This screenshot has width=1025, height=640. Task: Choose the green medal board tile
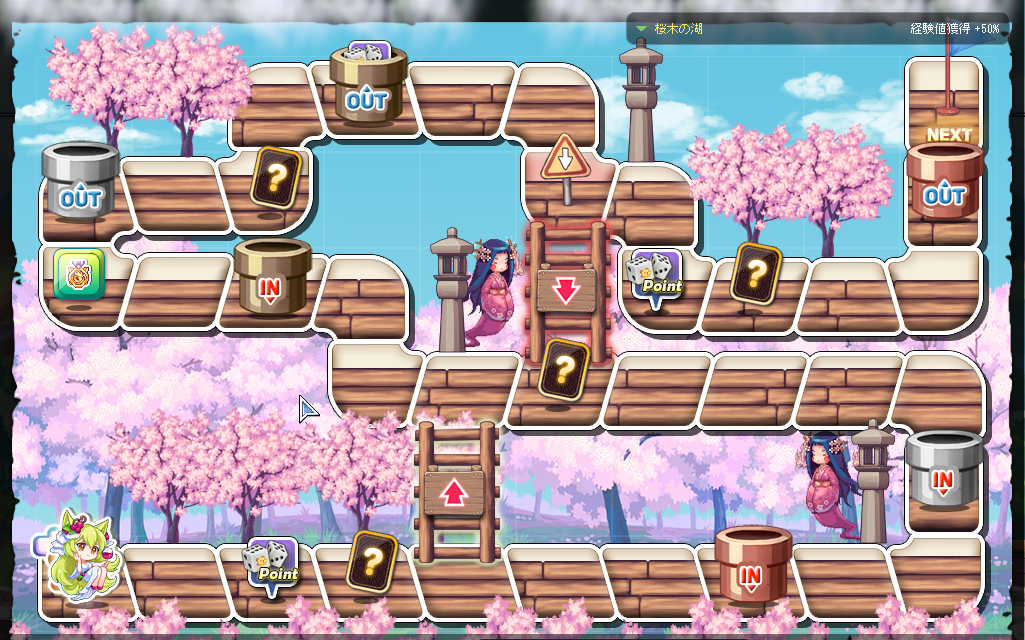[x=79, y=275]
